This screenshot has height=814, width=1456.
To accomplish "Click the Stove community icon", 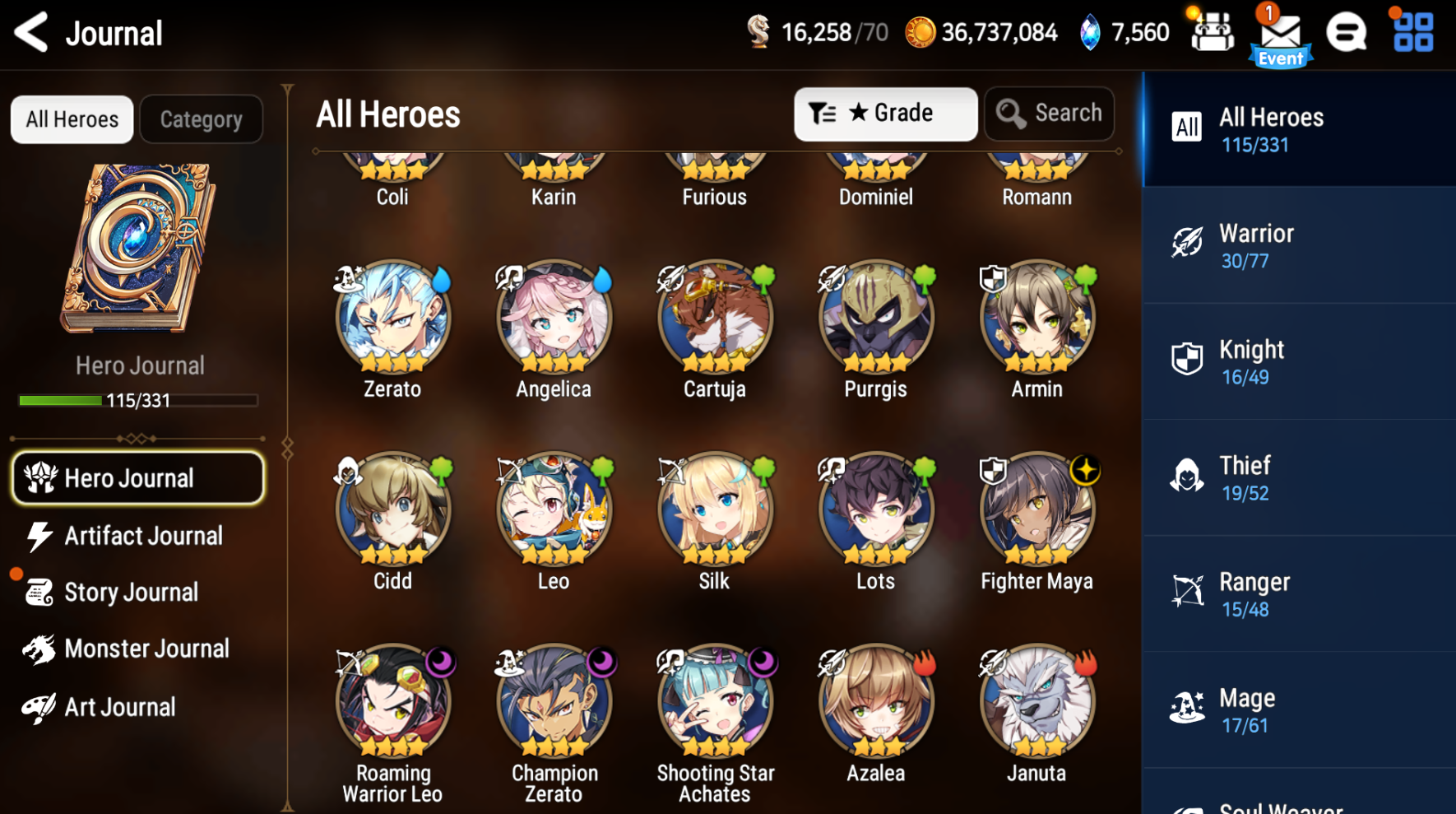I will [1345, 33].
